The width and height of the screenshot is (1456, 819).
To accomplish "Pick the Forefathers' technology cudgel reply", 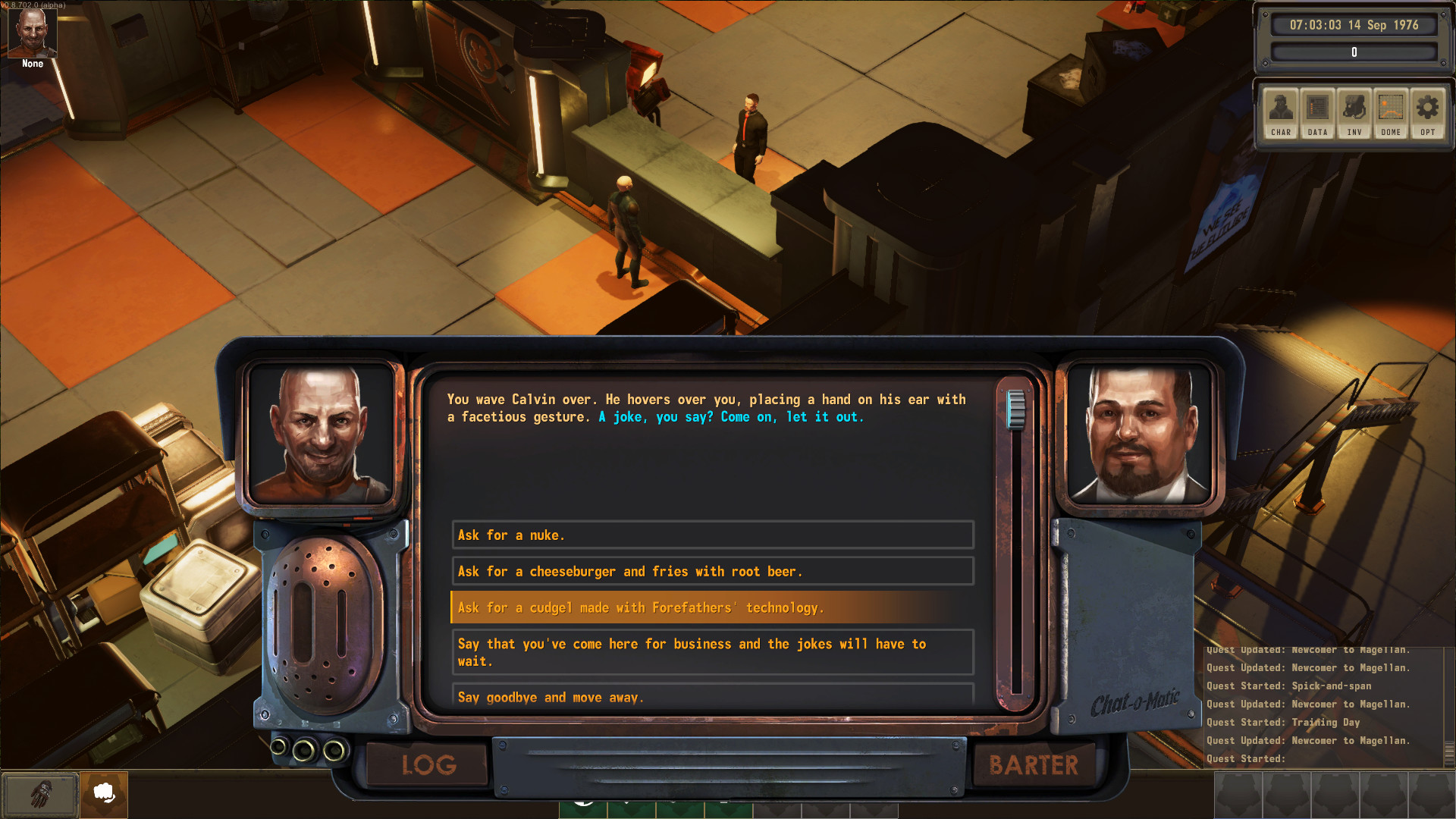I will pyautogui.click(x=711, y=608).
